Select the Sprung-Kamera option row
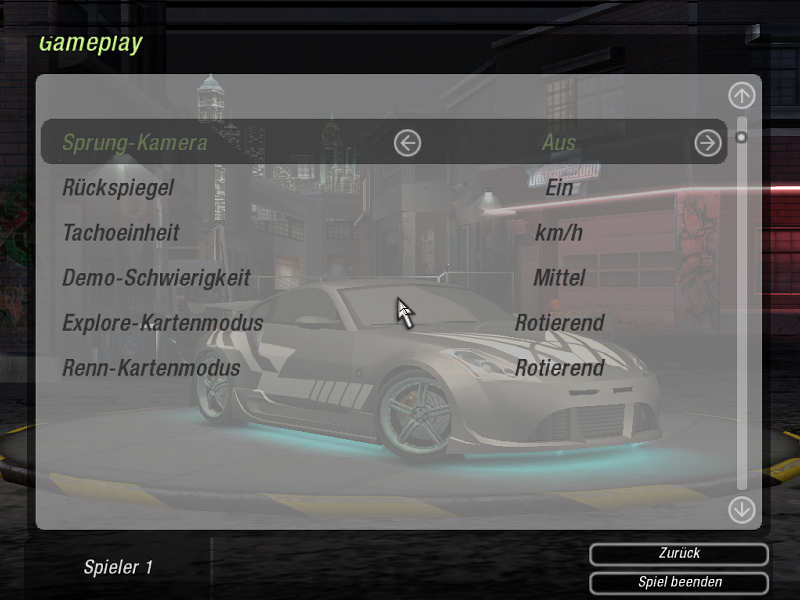The image size is (800, 600). 135,142
